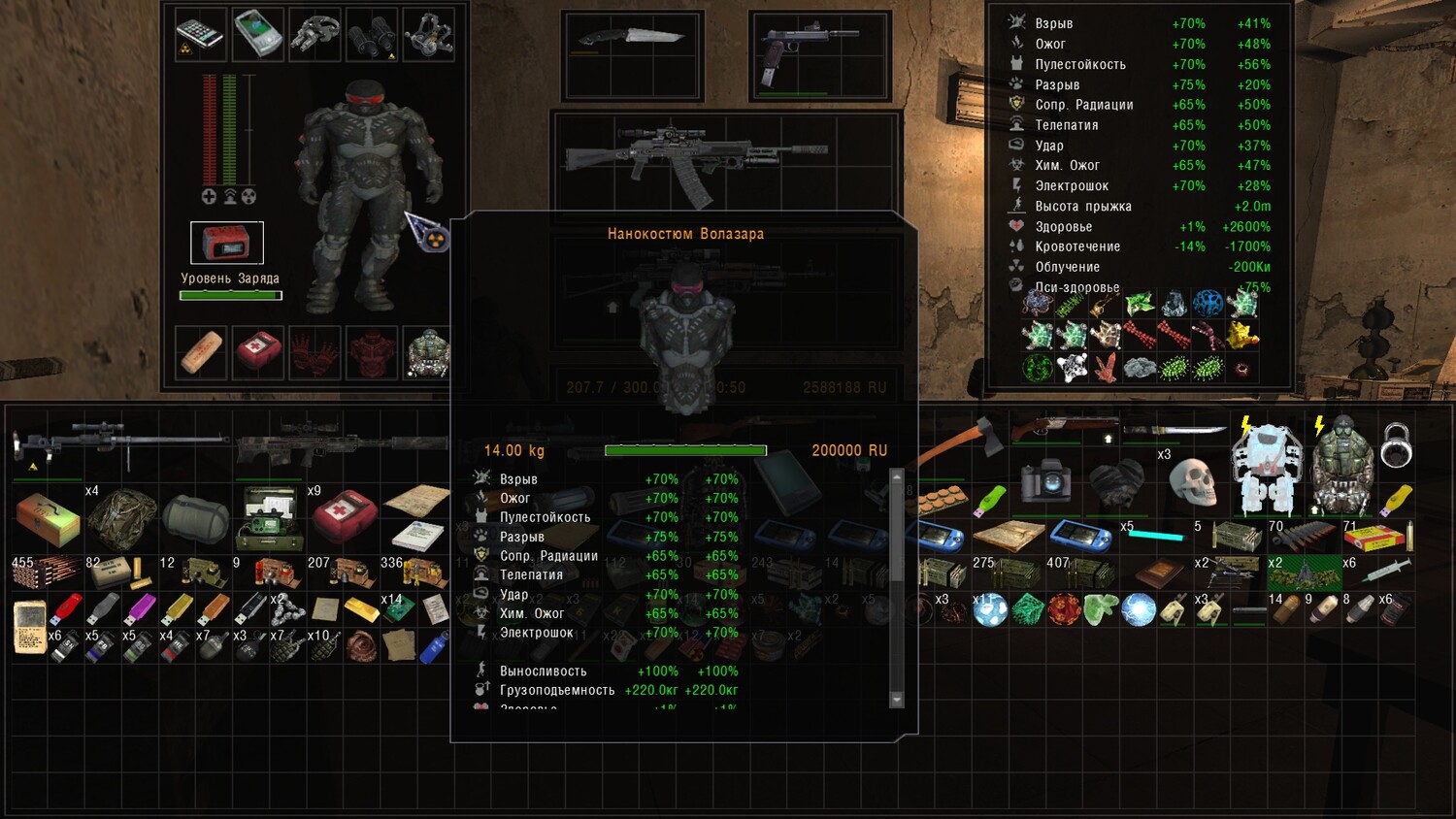This screenshot has height=819, width=1456.
Task: Click the bandage quick slot
Action: point(201,351)
